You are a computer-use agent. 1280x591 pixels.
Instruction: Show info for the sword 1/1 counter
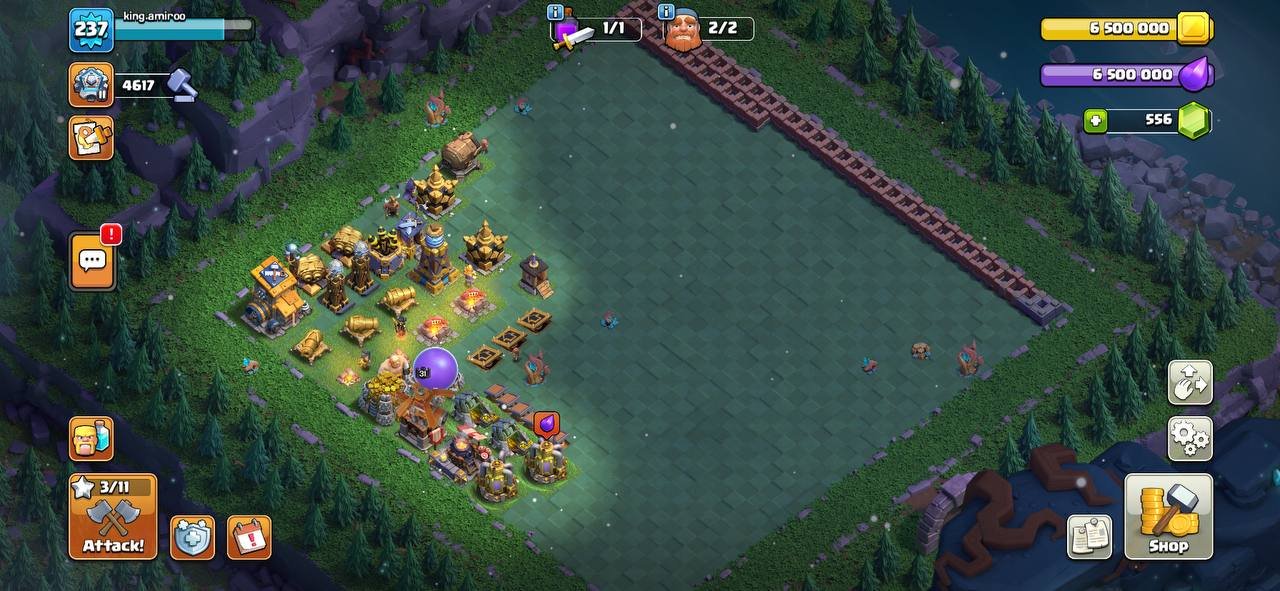(556, 12)
